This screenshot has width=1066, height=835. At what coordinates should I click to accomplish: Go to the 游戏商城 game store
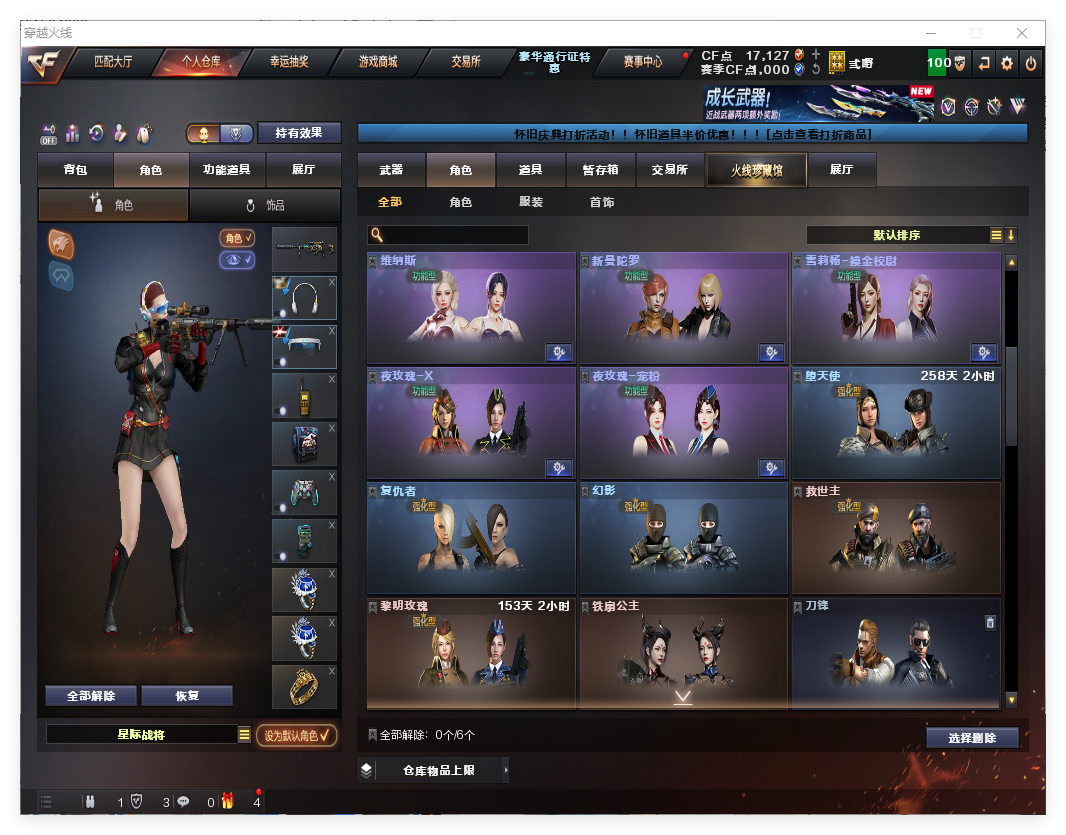[378, 62]
